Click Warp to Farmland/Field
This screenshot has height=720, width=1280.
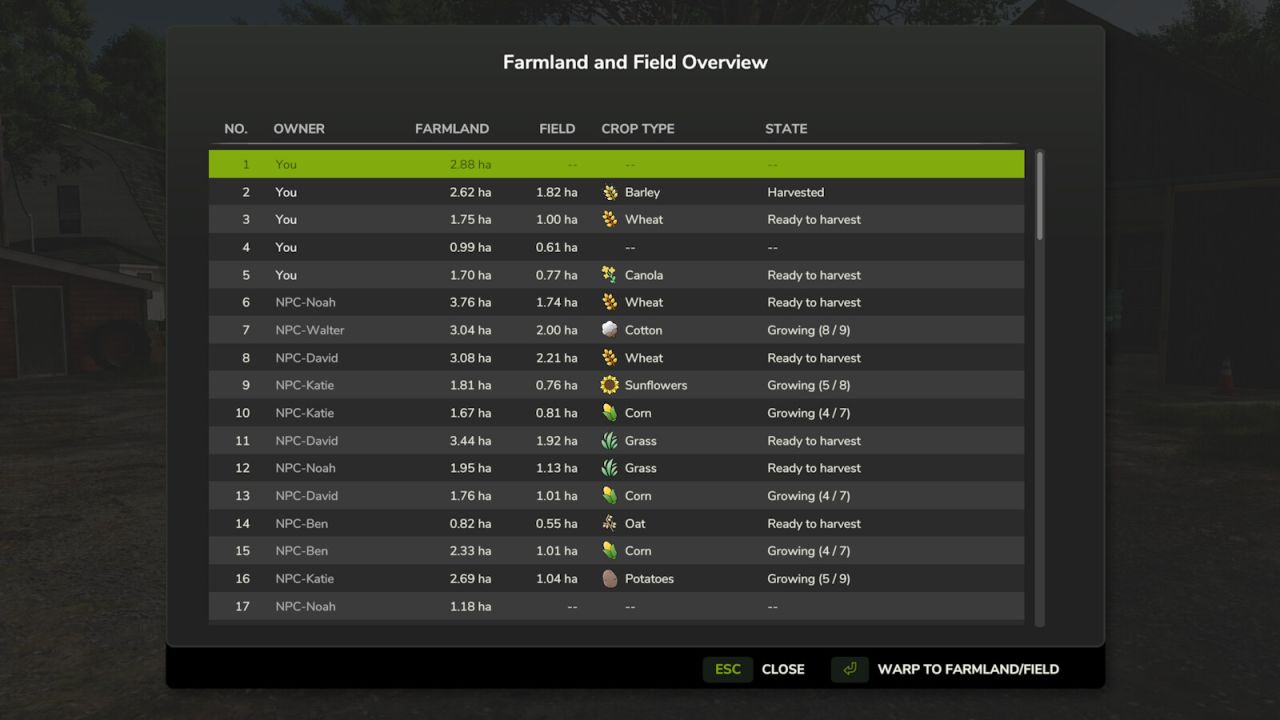click(x=966, y=669)
